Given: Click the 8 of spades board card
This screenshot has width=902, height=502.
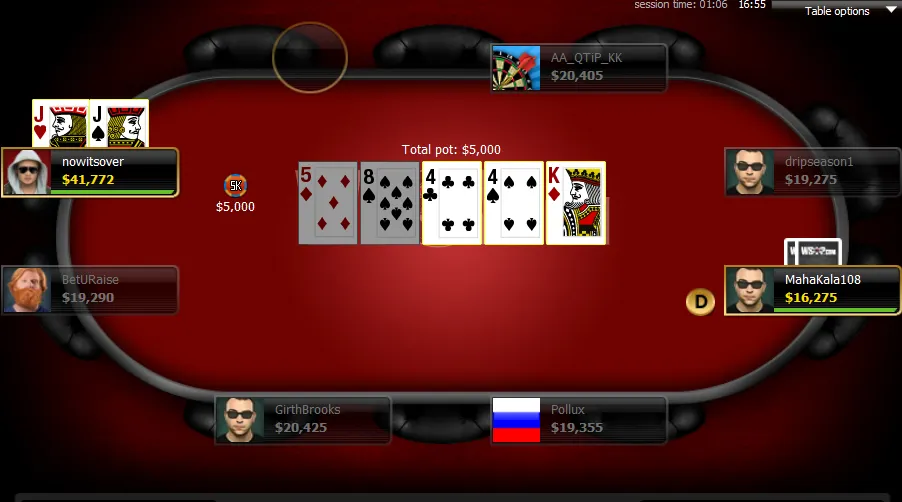Looking at the screenshot, I should click(x=389, y=203).
